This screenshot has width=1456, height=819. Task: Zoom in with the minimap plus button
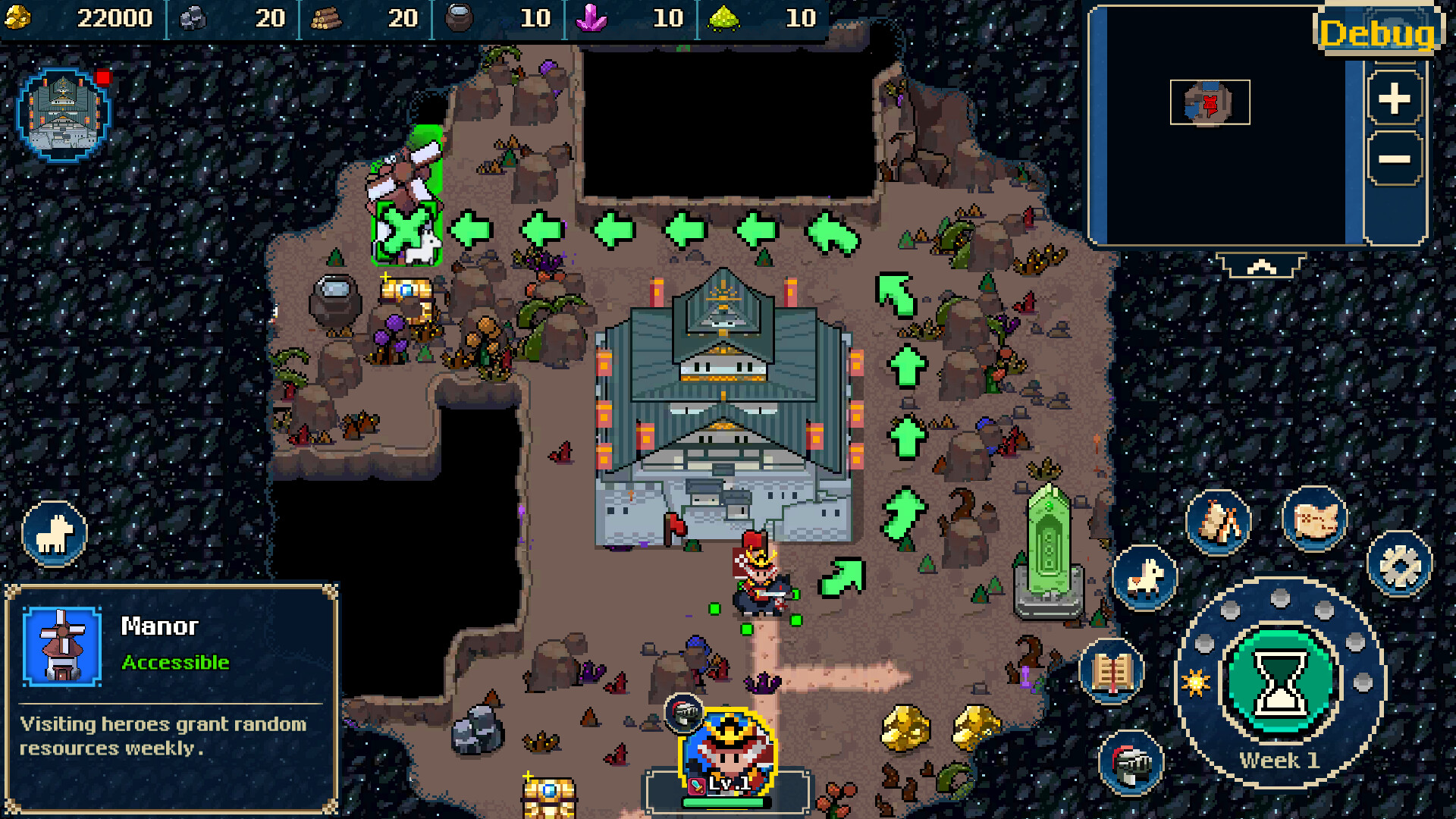click(x=1394, y=97)
